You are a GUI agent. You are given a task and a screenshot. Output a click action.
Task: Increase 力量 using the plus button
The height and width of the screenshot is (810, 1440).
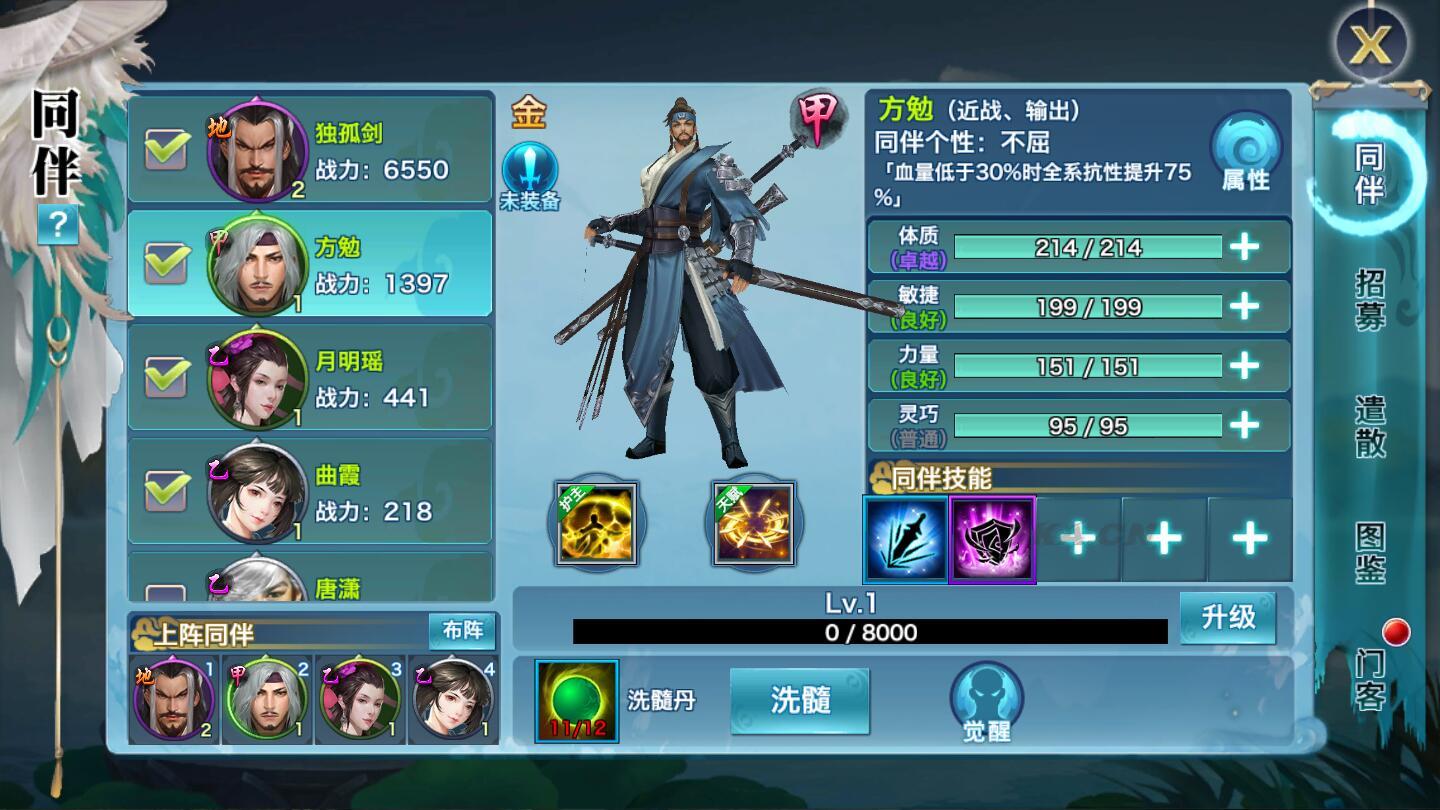1244,366
